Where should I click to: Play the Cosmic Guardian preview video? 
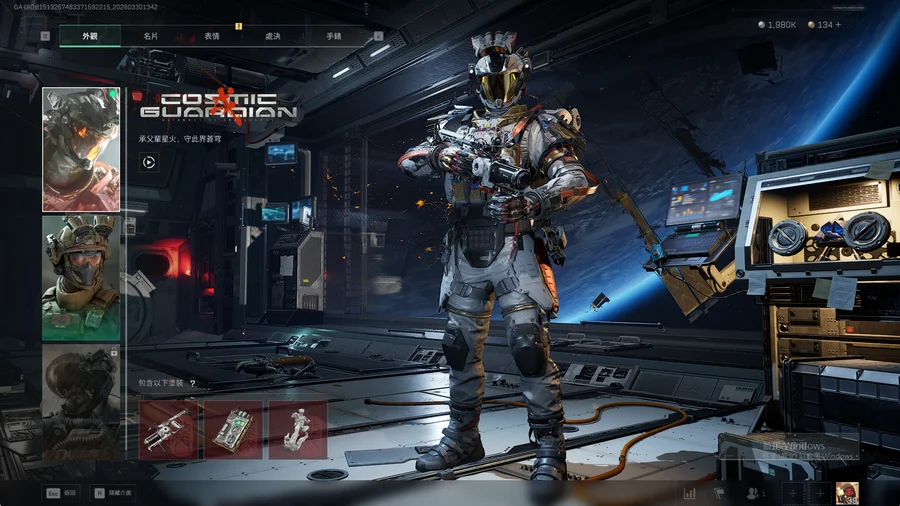(x=148, y=162)
